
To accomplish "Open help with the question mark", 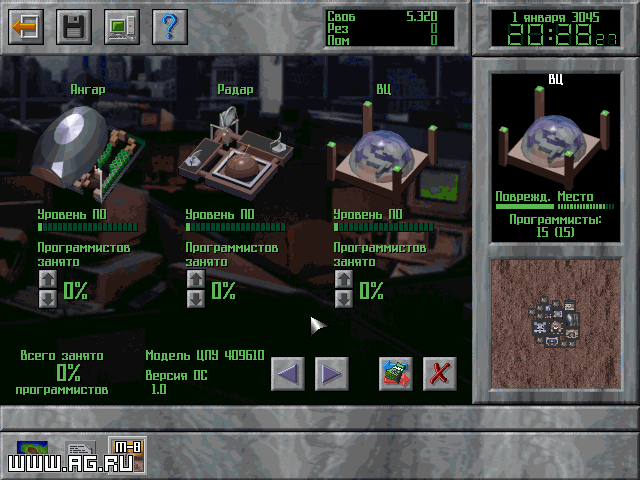I will click(x=170, y=26).
